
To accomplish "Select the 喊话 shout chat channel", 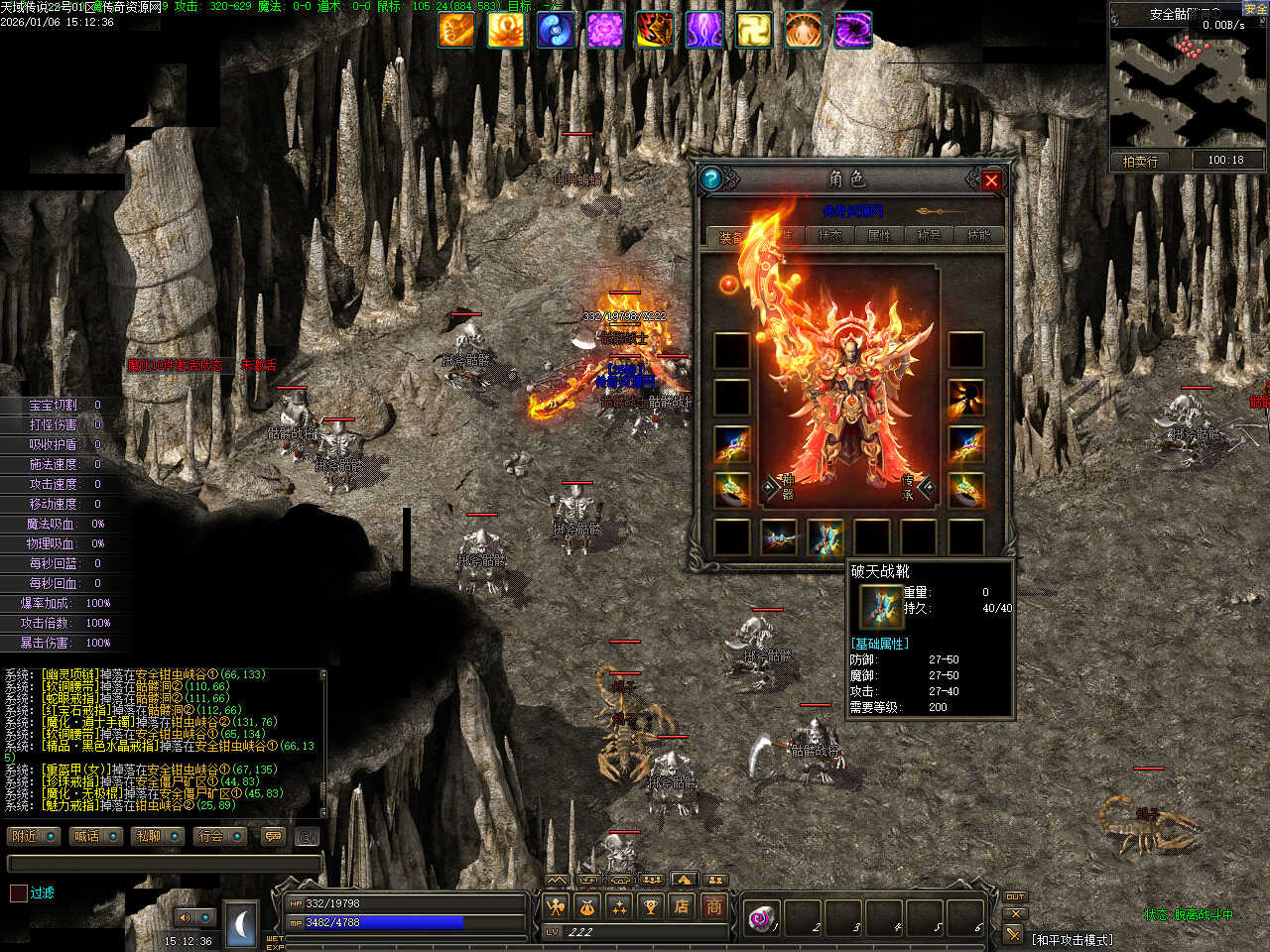I will coord(95,836).
